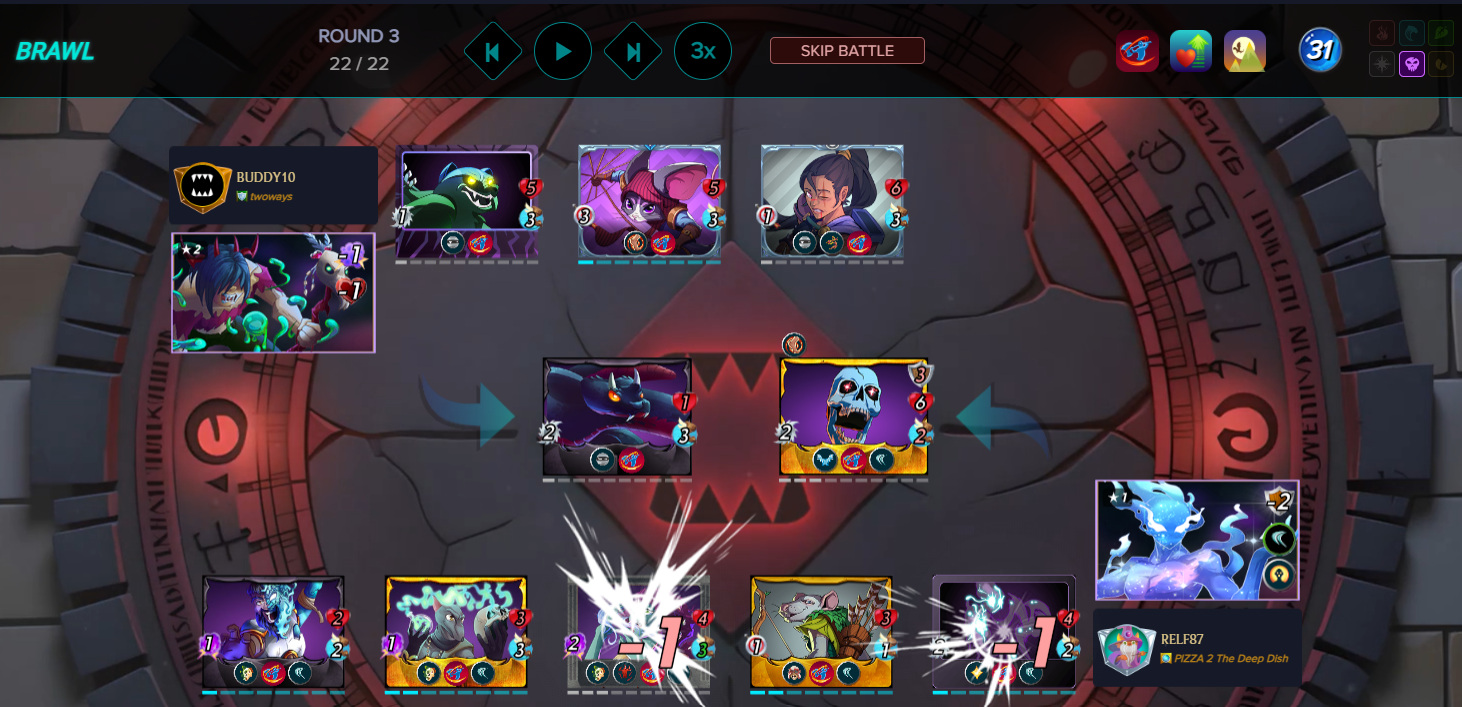
Task: Click the purple active splinter element icon
Action: [x=1412, y=65]
